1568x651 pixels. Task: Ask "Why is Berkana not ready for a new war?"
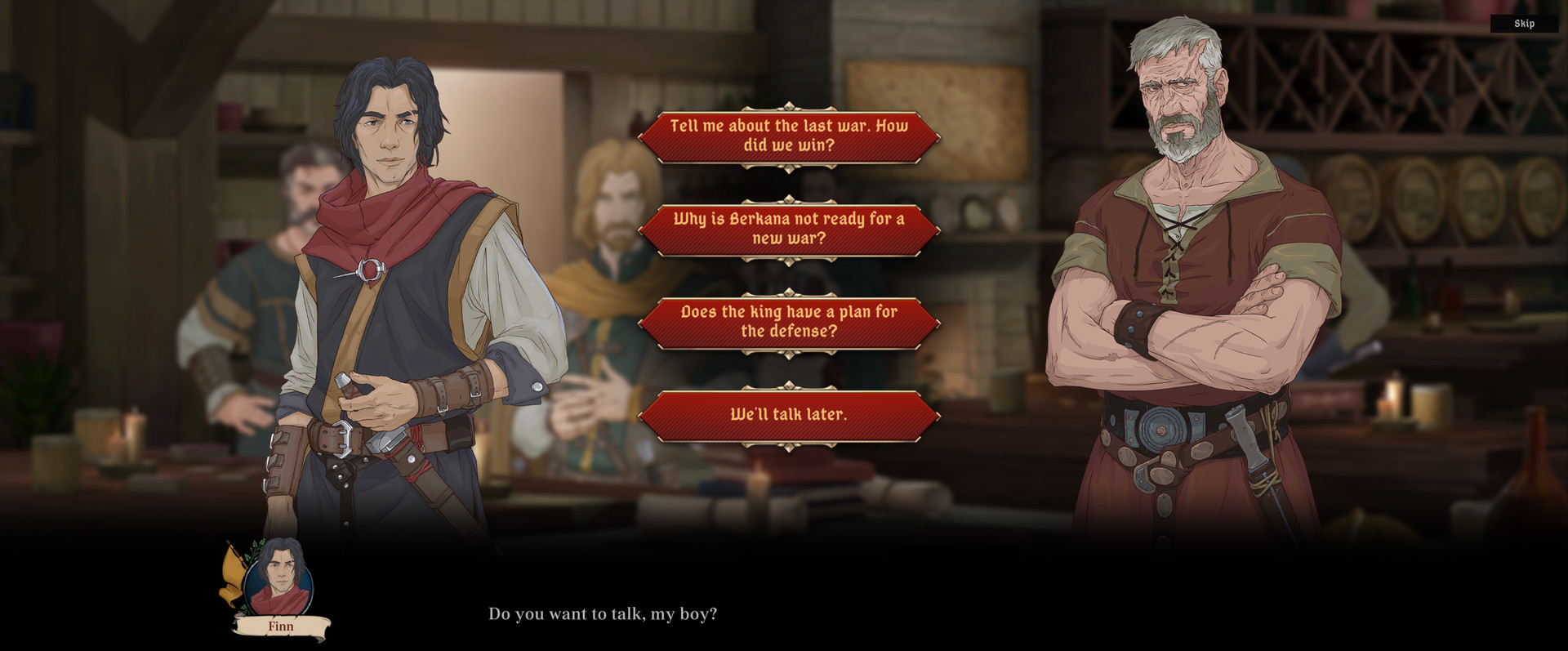[x=789, y=230]
